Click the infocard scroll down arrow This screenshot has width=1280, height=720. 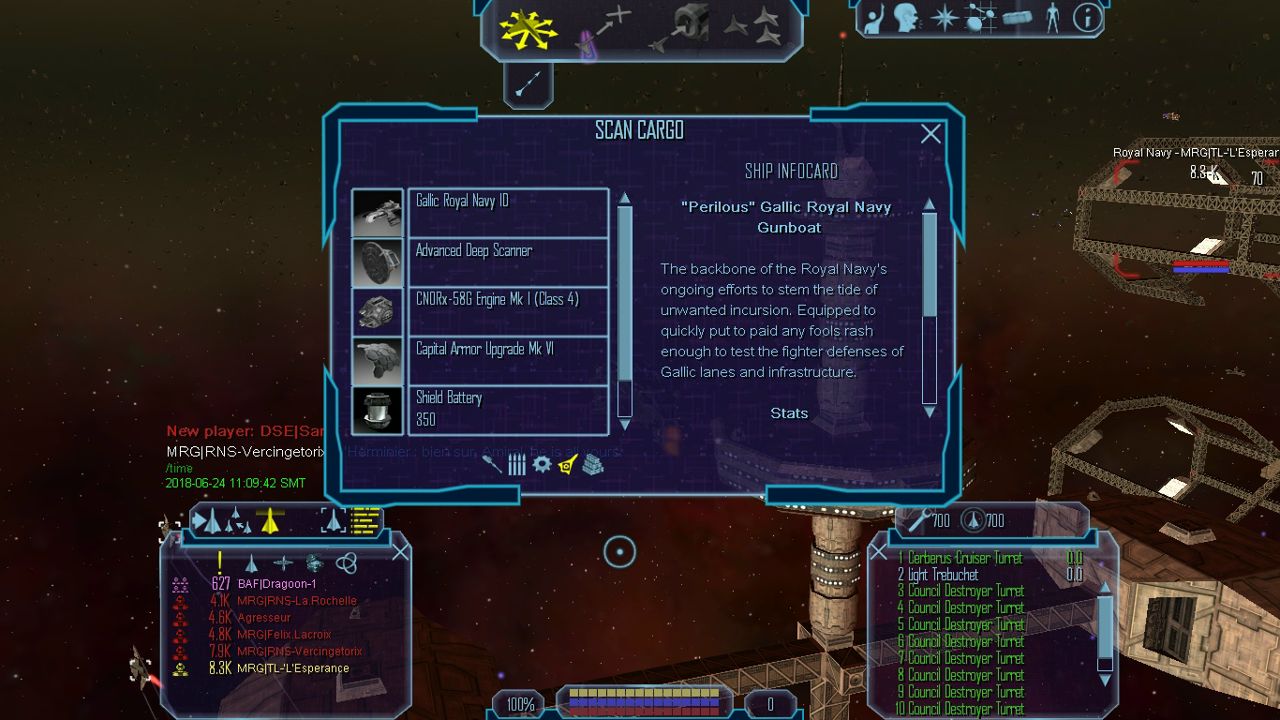coord(929,411)
